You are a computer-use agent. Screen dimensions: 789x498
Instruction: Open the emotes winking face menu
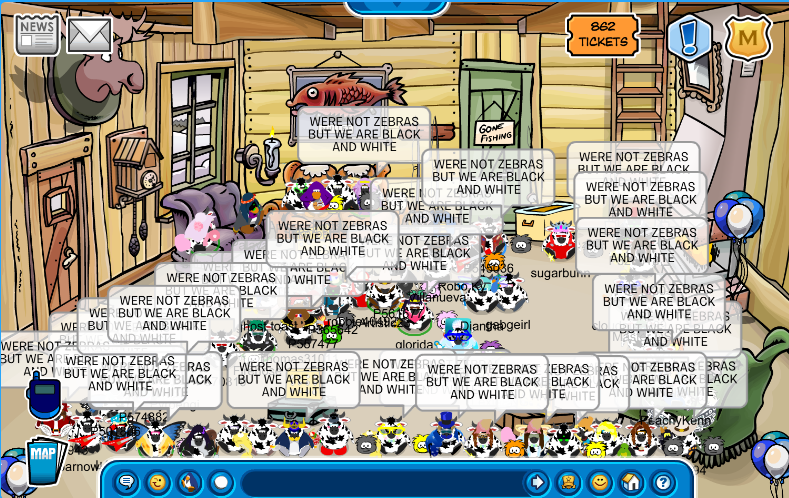158,482
